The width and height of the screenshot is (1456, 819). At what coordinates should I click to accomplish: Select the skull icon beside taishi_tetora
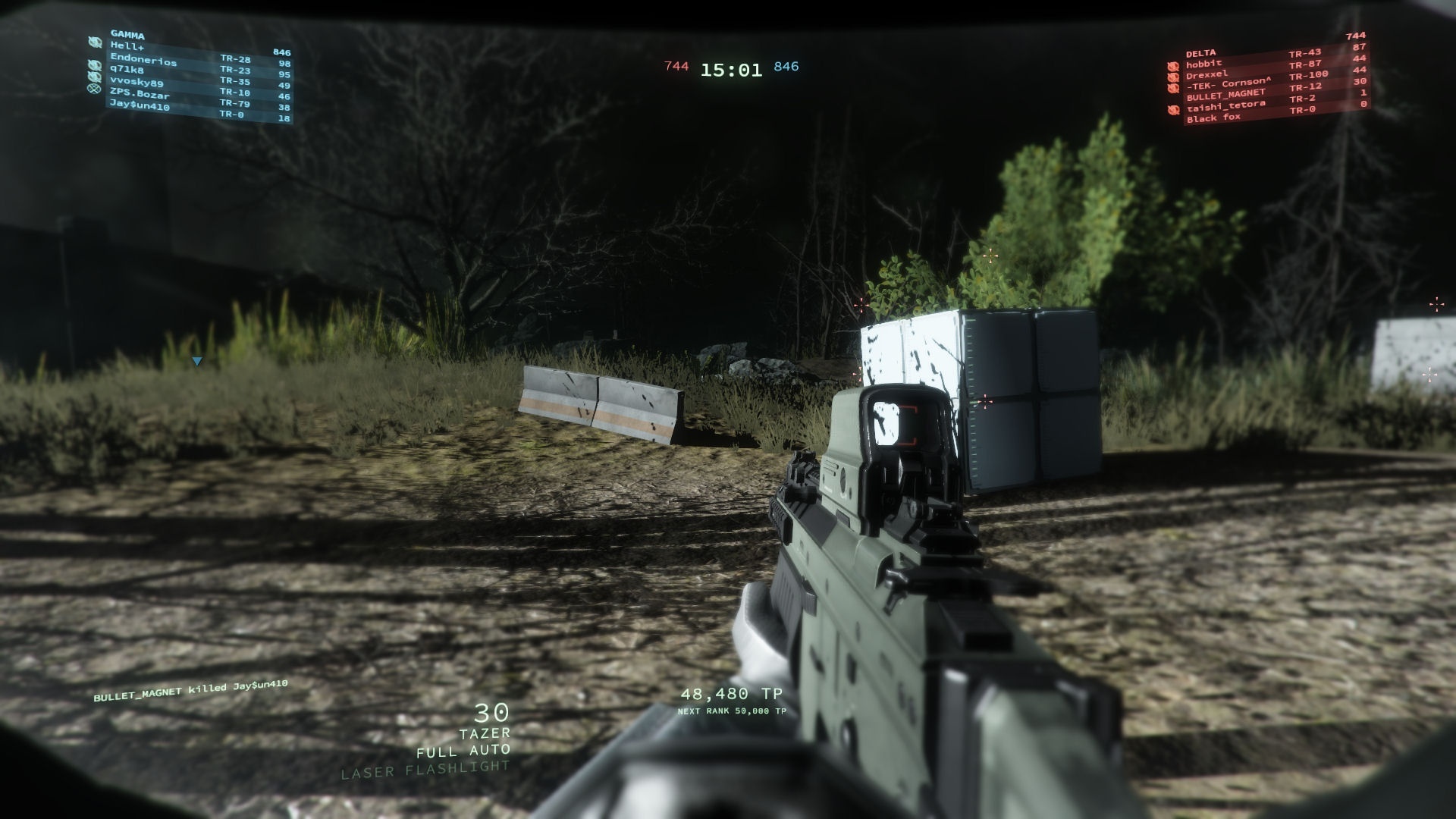point(1172,109)
